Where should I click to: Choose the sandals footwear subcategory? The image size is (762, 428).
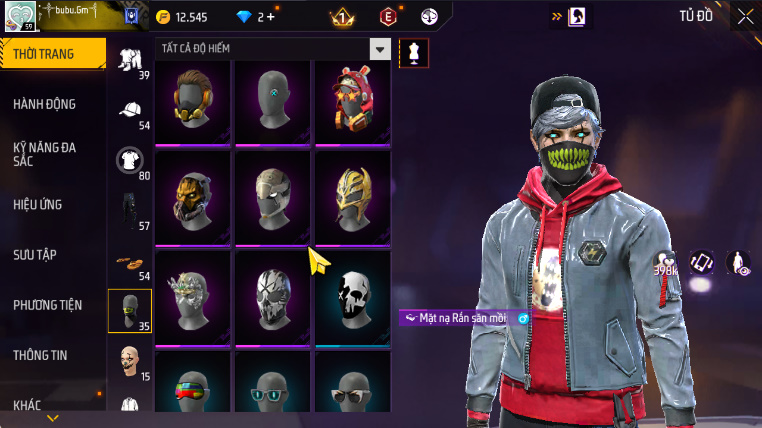click(130, 262)
